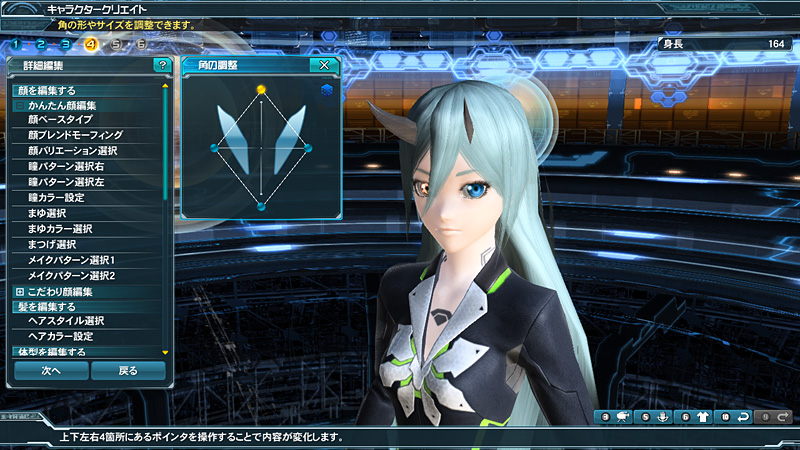This screenshot has width=800, height=450.
Task: Click the t-shirt clothing display button
Action: (x=703, y=416)
